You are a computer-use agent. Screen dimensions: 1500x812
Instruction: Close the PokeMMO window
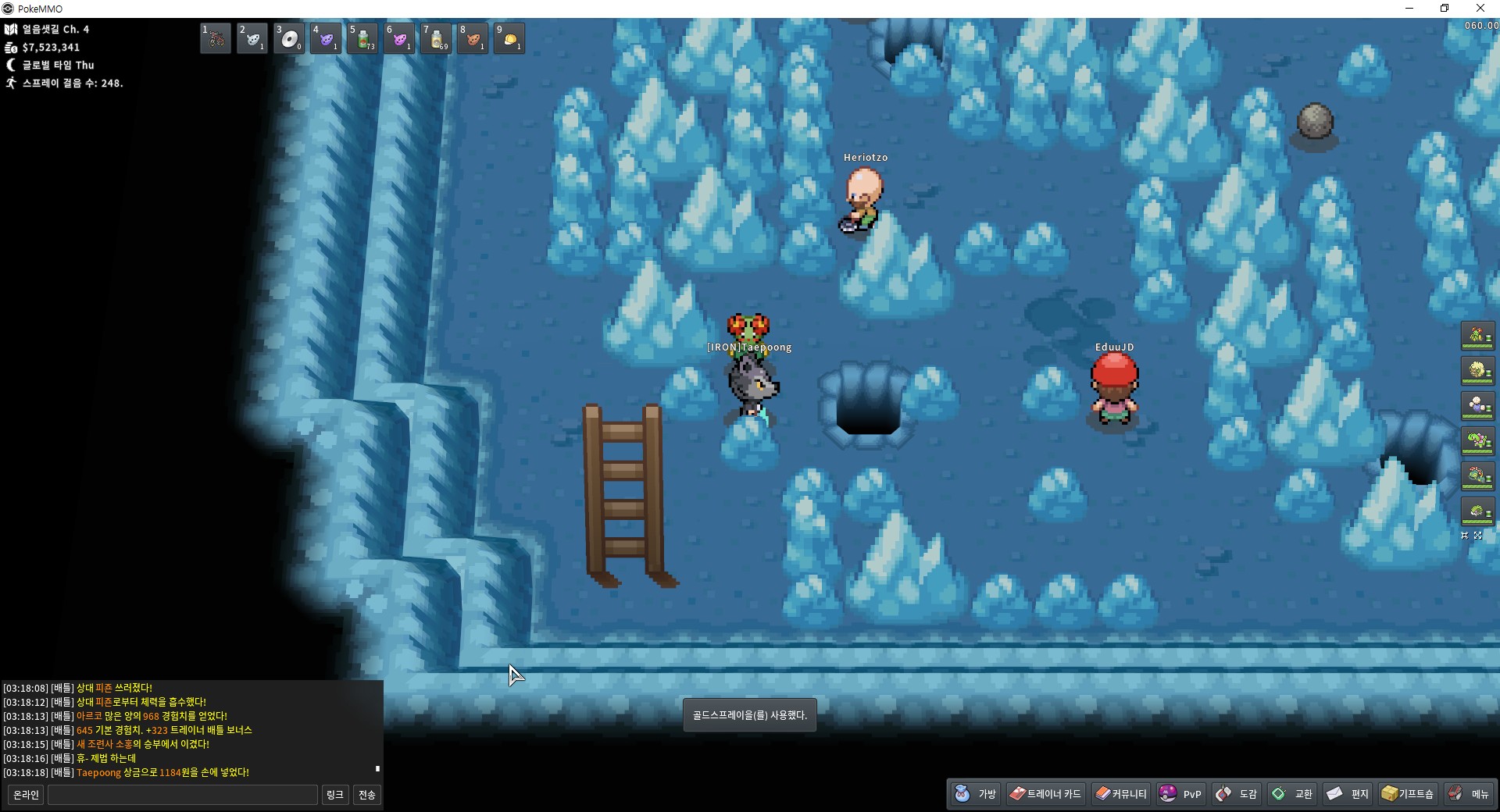coord(1480,9)
